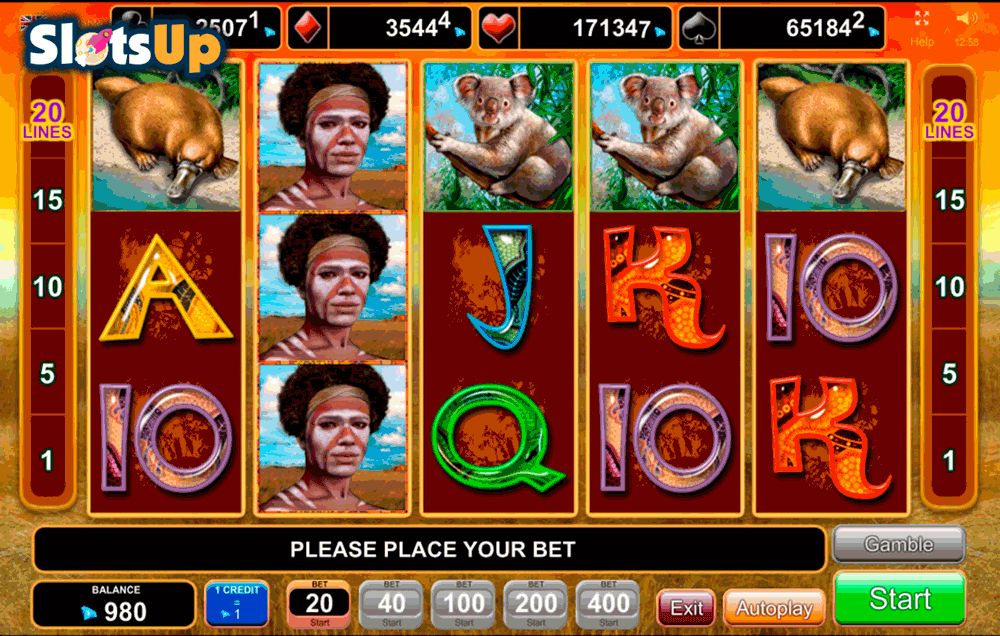The height and width of the screenshot is (636, 1000).
Task: Click the SlotsUp logo
Action: click(x=124, y=46)
